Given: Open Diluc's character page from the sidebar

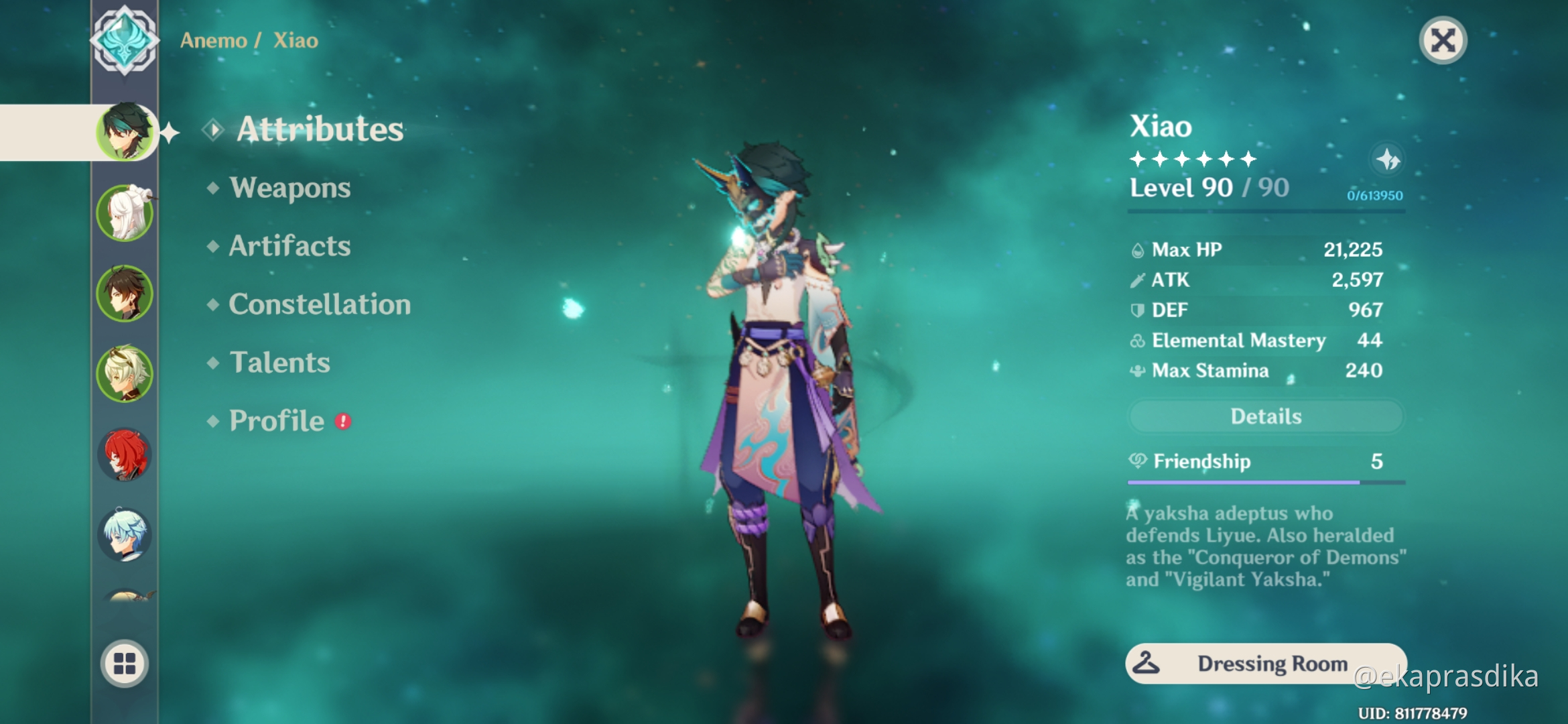Looking at the screenshot, I should tap(124, 455).
